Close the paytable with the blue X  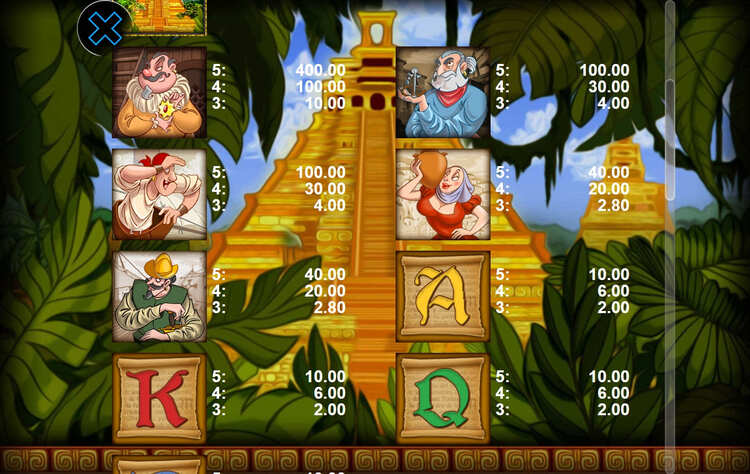coord(104,28)
